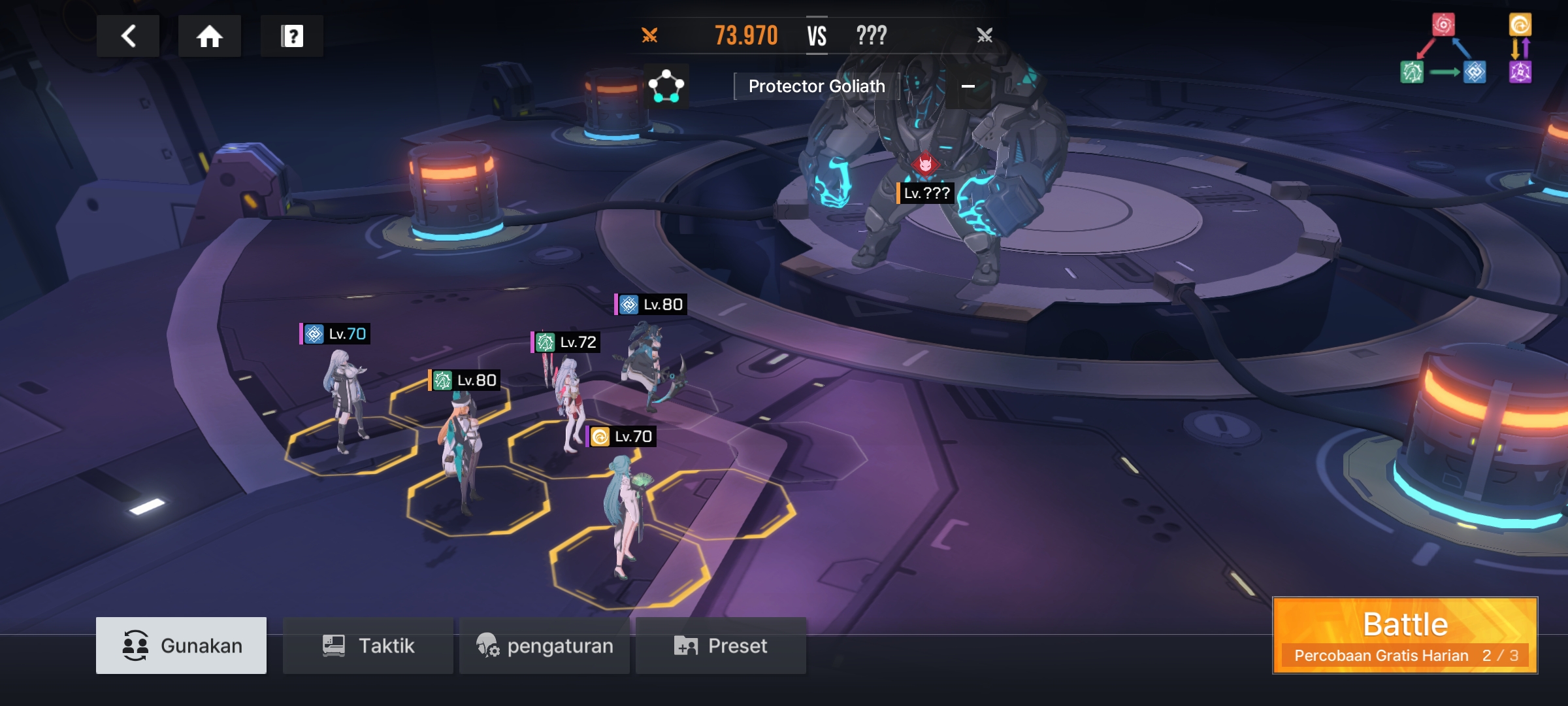Open the Taktik panel

point(368,645)
